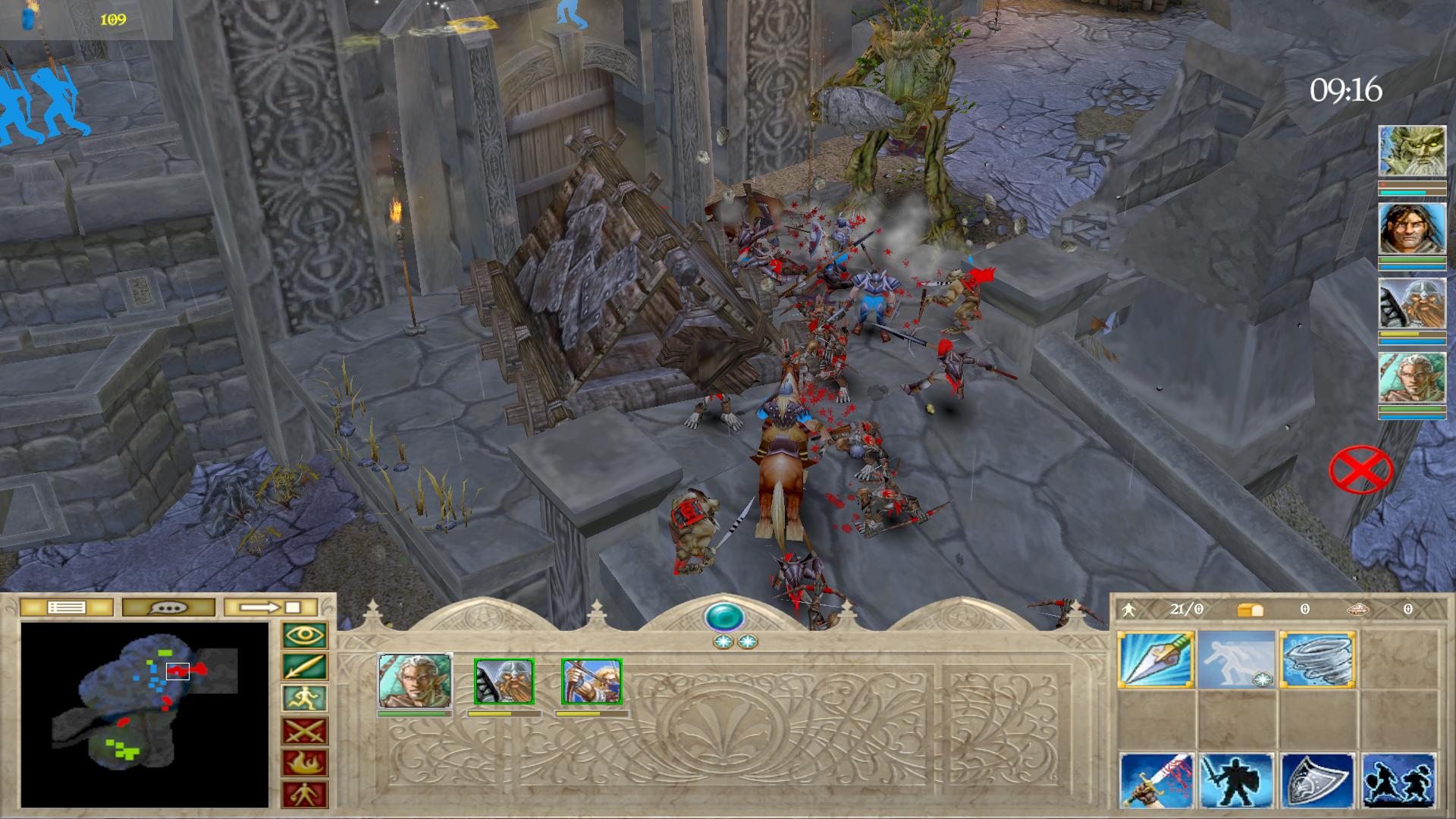The image size is (1456, 819).
Task: Click the minimap to move the view
Action: pos(144,714)
